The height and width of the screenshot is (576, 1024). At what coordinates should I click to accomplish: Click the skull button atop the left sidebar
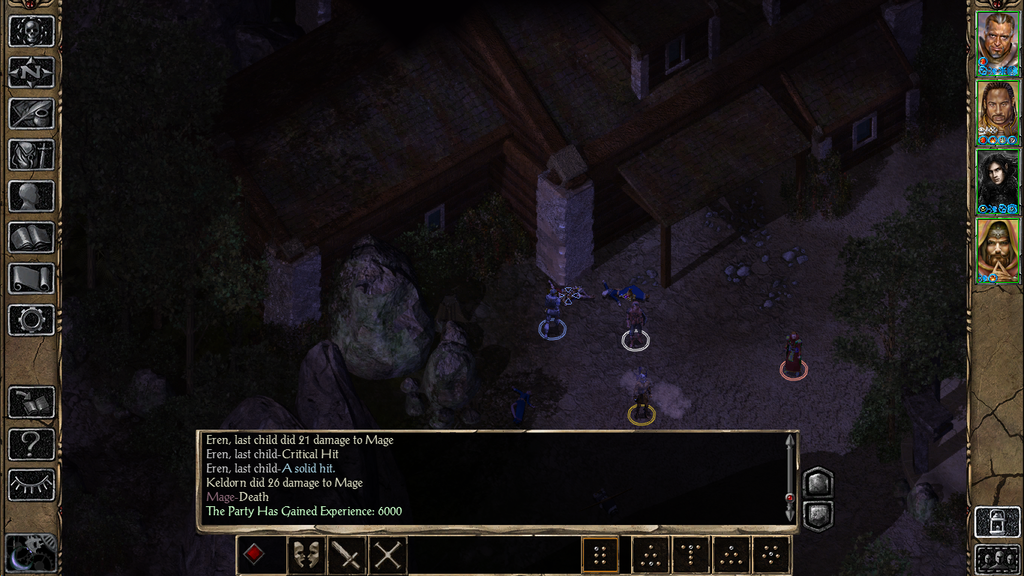tap(31, 30)
